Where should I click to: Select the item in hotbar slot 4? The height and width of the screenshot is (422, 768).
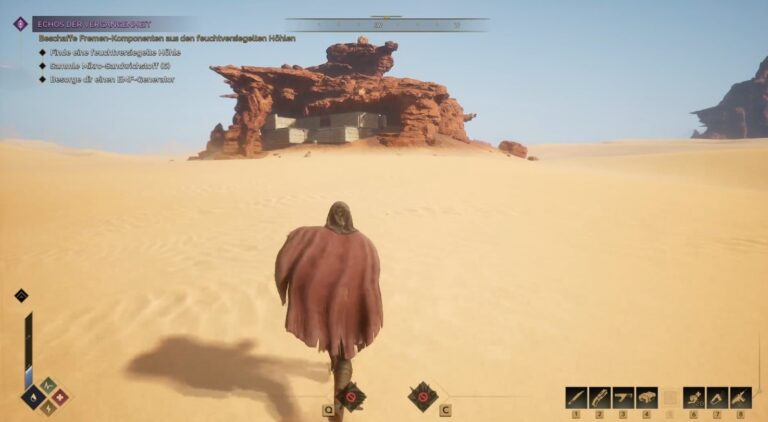point(647,398)
